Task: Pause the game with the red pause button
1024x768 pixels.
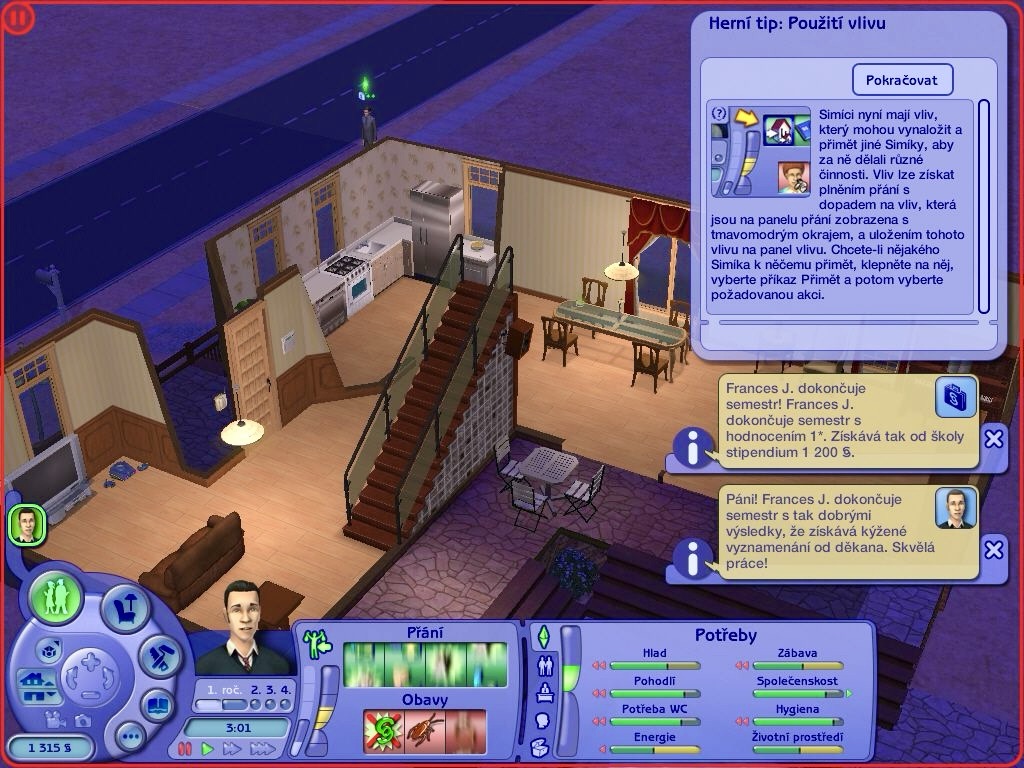Action: [x=184, y=748]
